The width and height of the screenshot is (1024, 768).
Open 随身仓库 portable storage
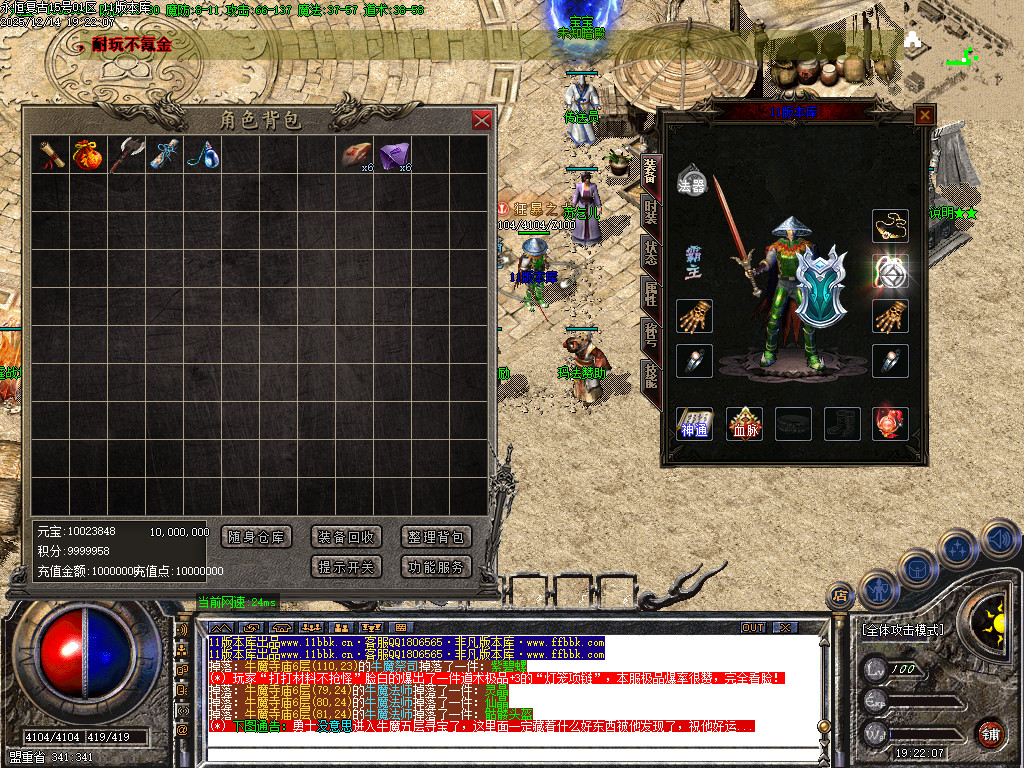click(x=256, y=537)
